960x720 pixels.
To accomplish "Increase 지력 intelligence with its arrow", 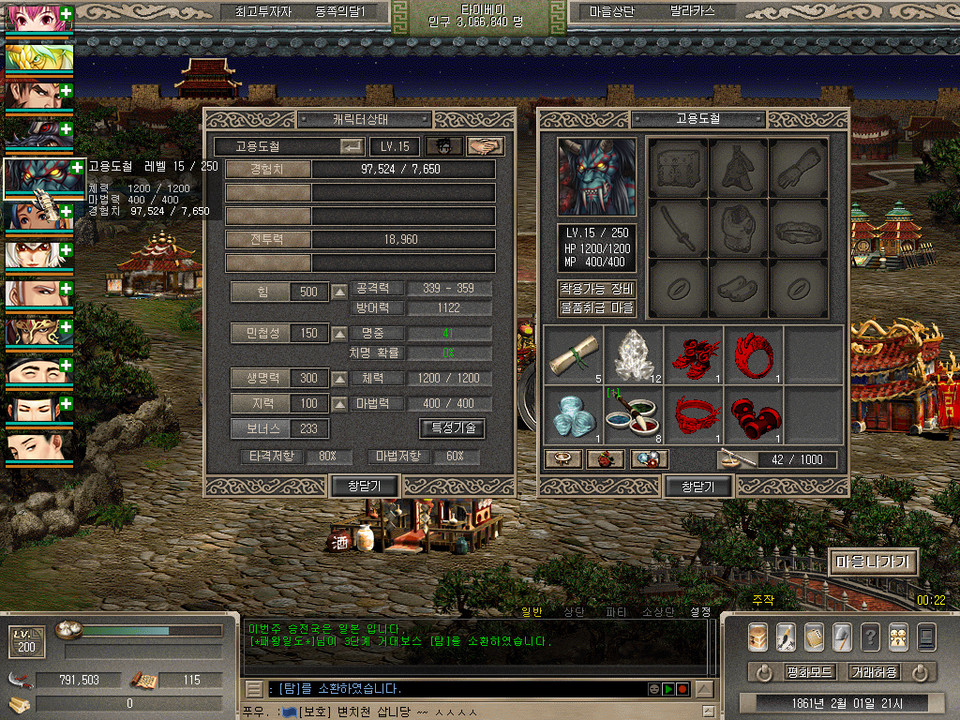I will pyautogui.click(x=340, y=404).
